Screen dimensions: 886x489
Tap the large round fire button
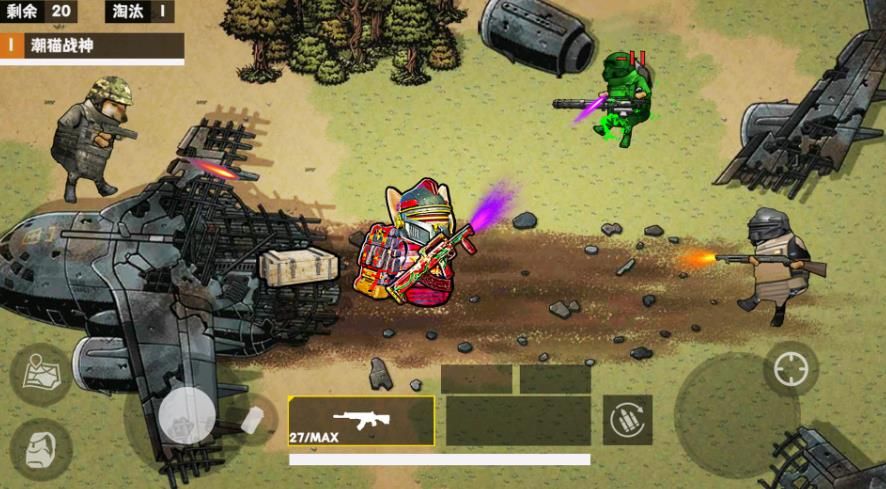[736, 416]
